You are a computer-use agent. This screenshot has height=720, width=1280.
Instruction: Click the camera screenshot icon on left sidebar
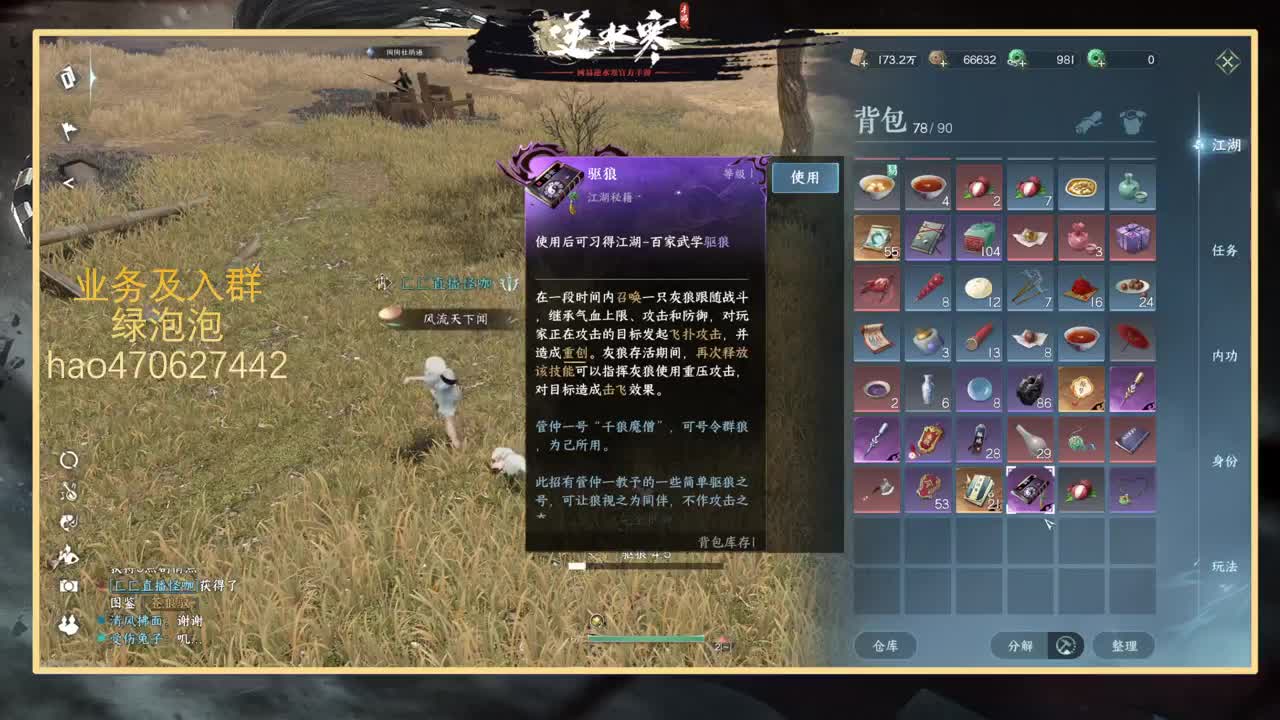coord(69,585)
